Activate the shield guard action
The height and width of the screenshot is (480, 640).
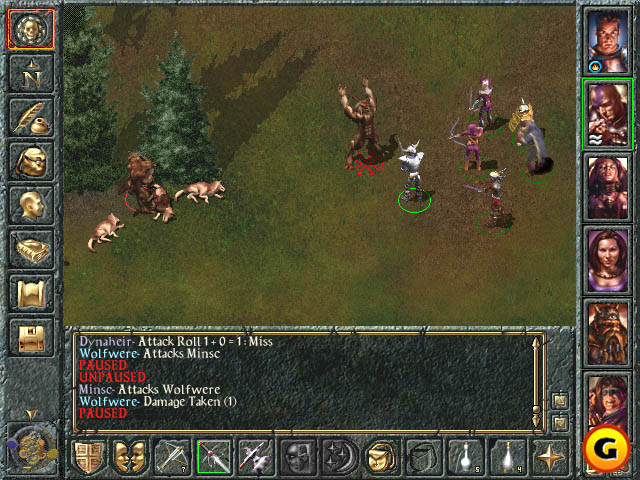coord(88,457)
